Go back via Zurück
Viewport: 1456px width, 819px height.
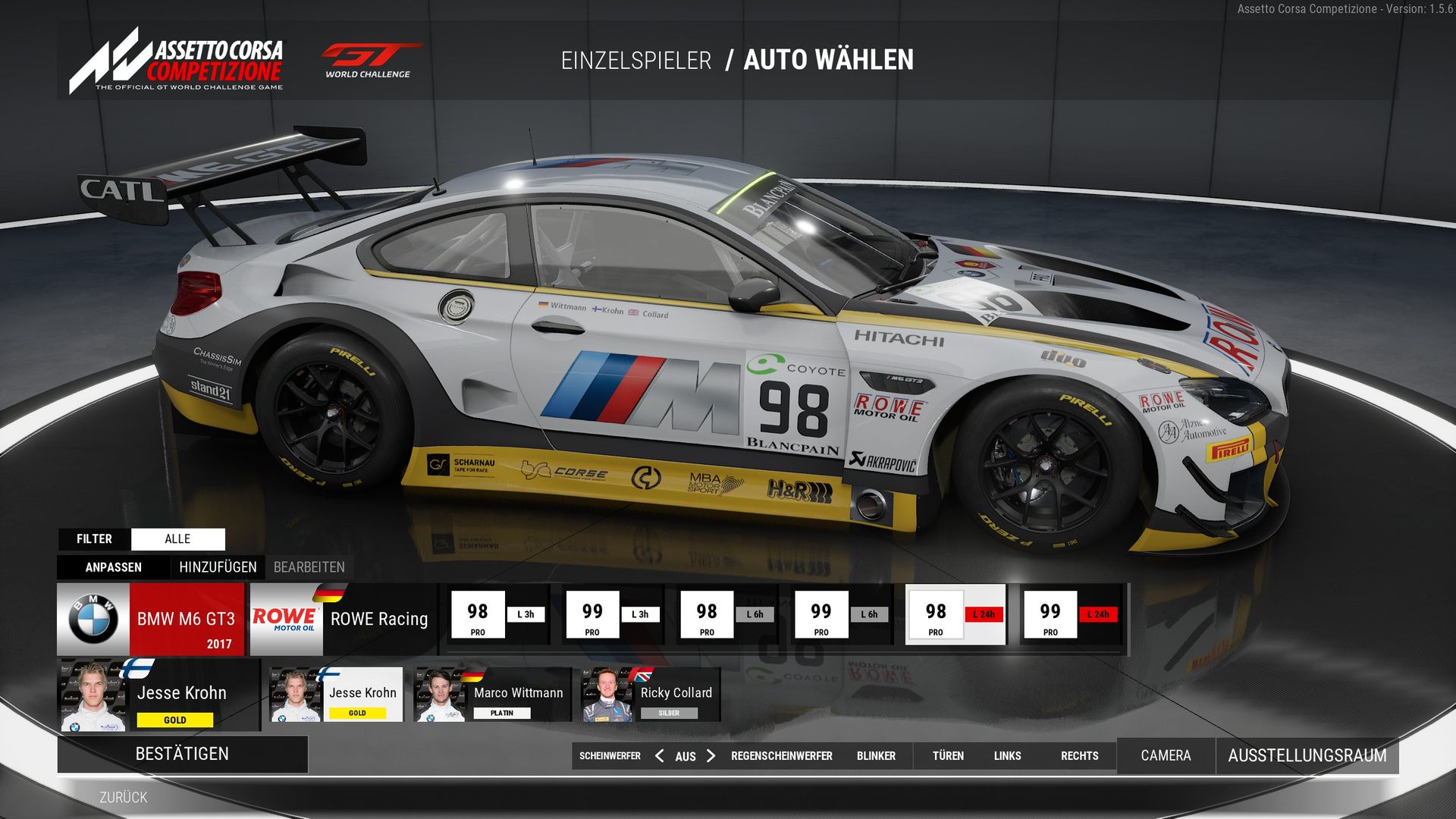pos(124,797)
